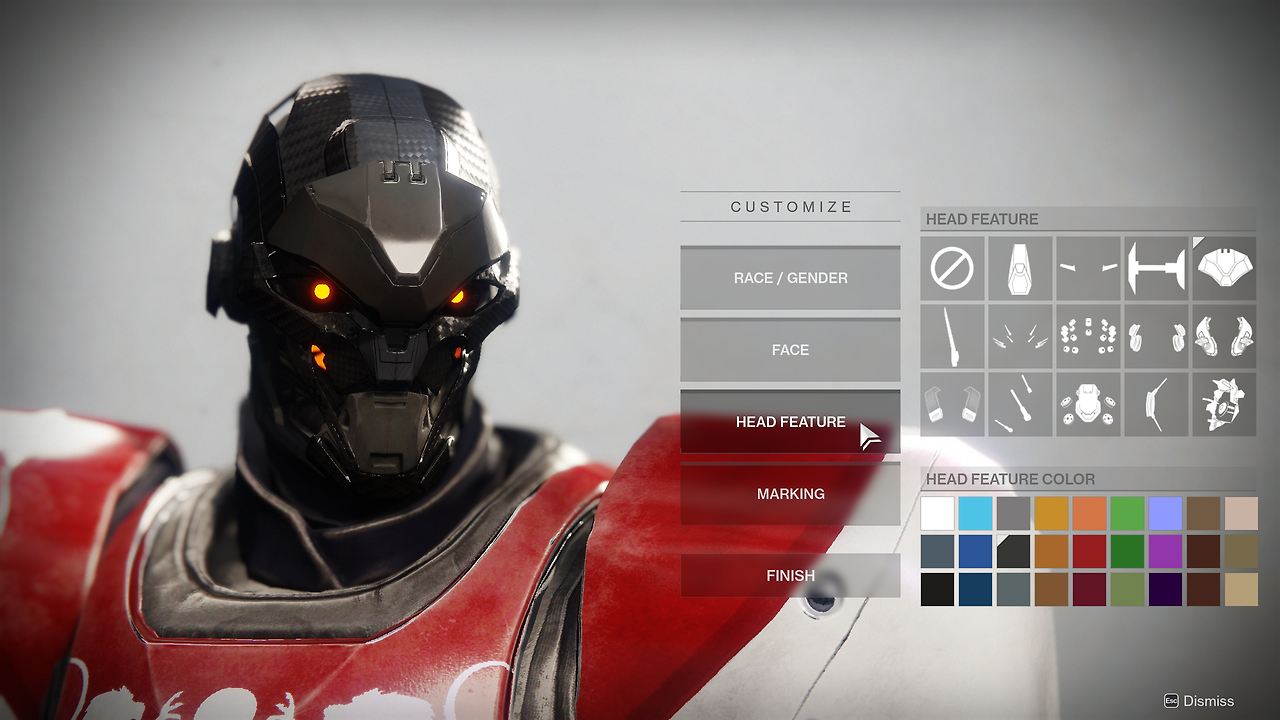
Task: Pick the lavender blue color swatch
Action: (1165, 513)
